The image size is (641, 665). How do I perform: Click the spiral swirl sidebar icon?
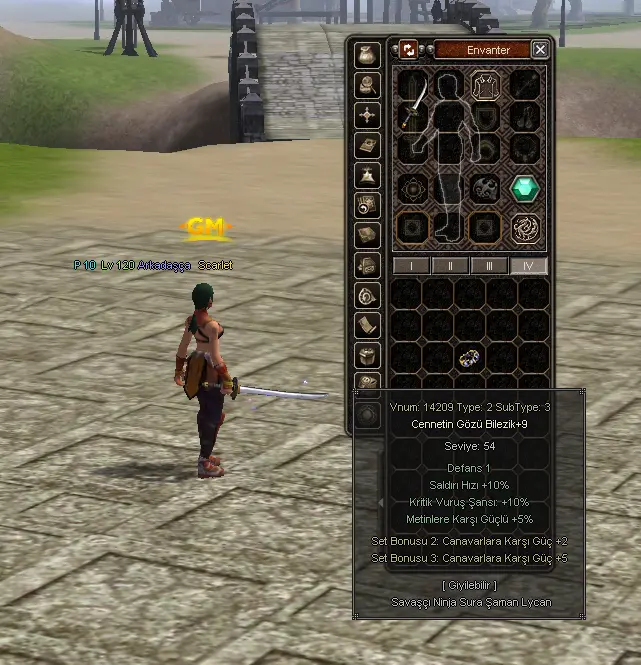click(368, 295)
